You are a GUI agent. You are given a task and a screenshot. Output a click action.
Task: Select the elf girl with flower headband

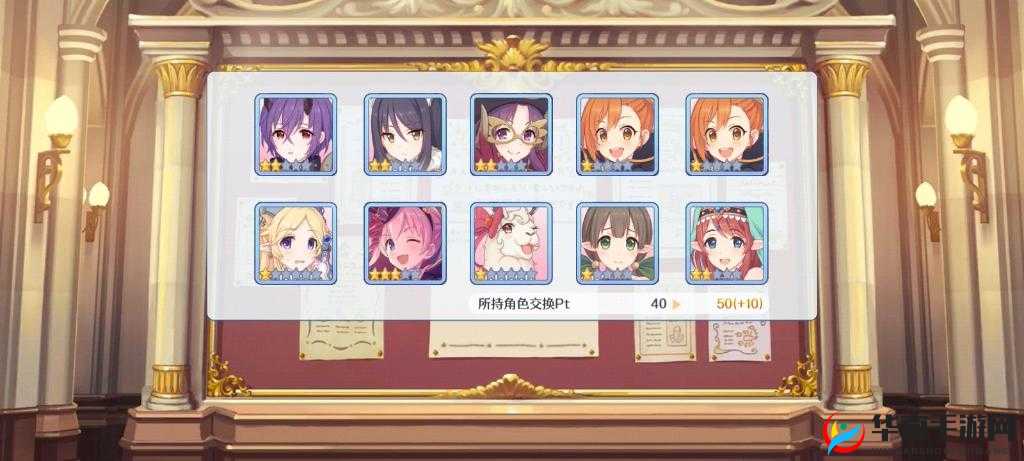pyautogui.click(x=726, y=243)
